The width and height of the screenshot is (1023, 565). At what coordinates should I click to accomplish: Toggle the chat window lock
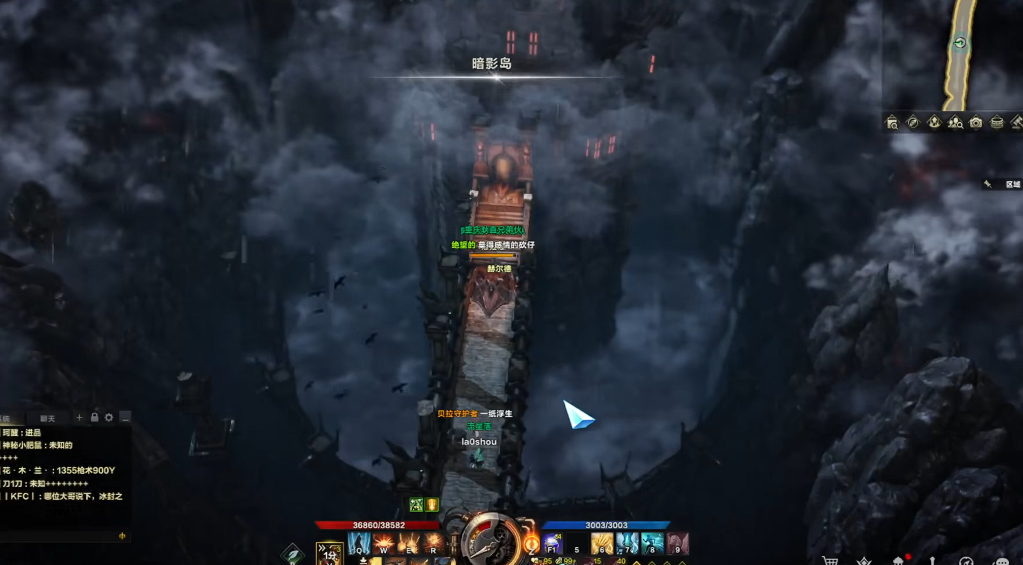(95, 417)
